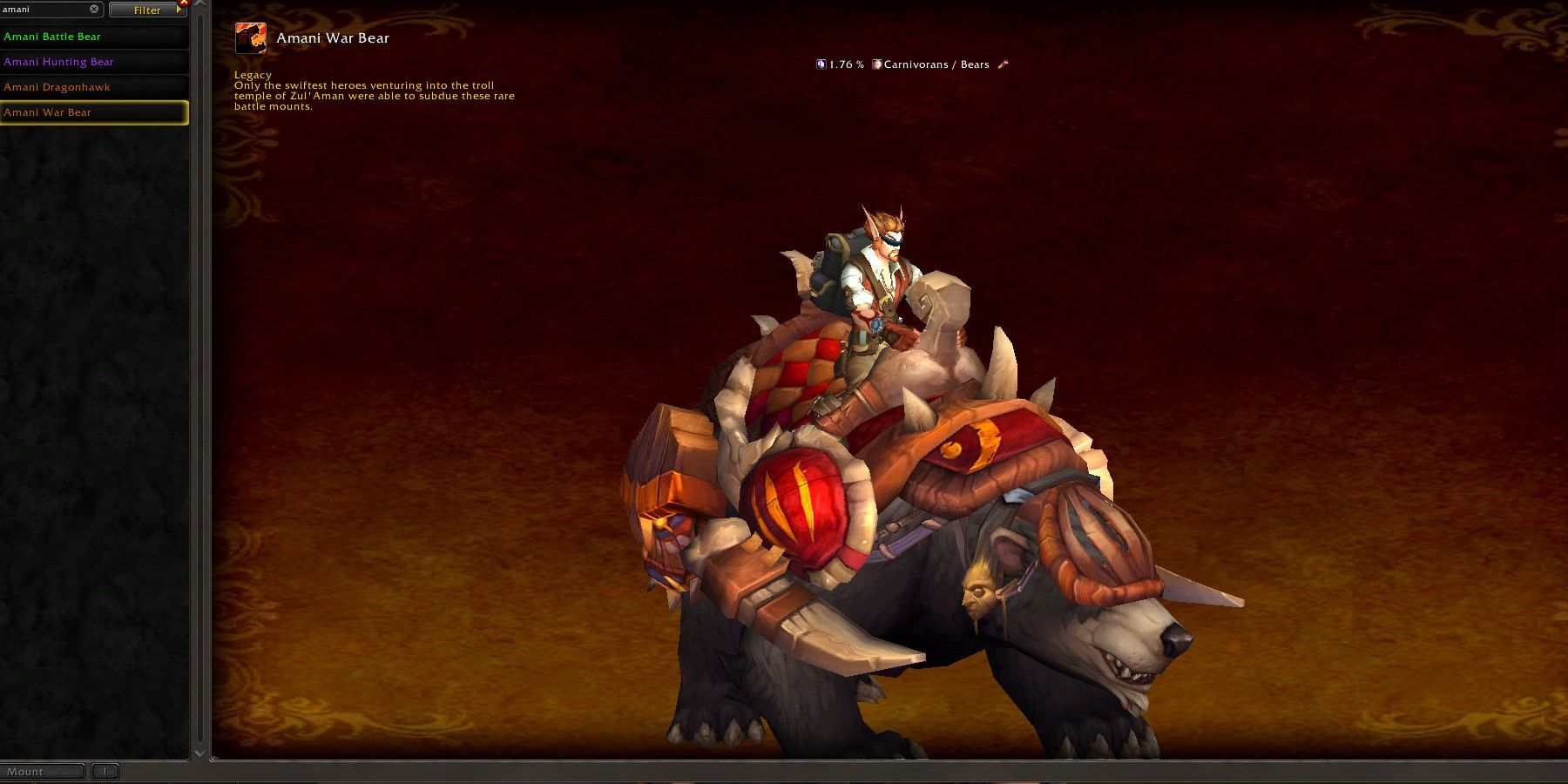1568x784 pixels.
Task: Collapse the mount detail panel chevron
Action: click(199, 5)
